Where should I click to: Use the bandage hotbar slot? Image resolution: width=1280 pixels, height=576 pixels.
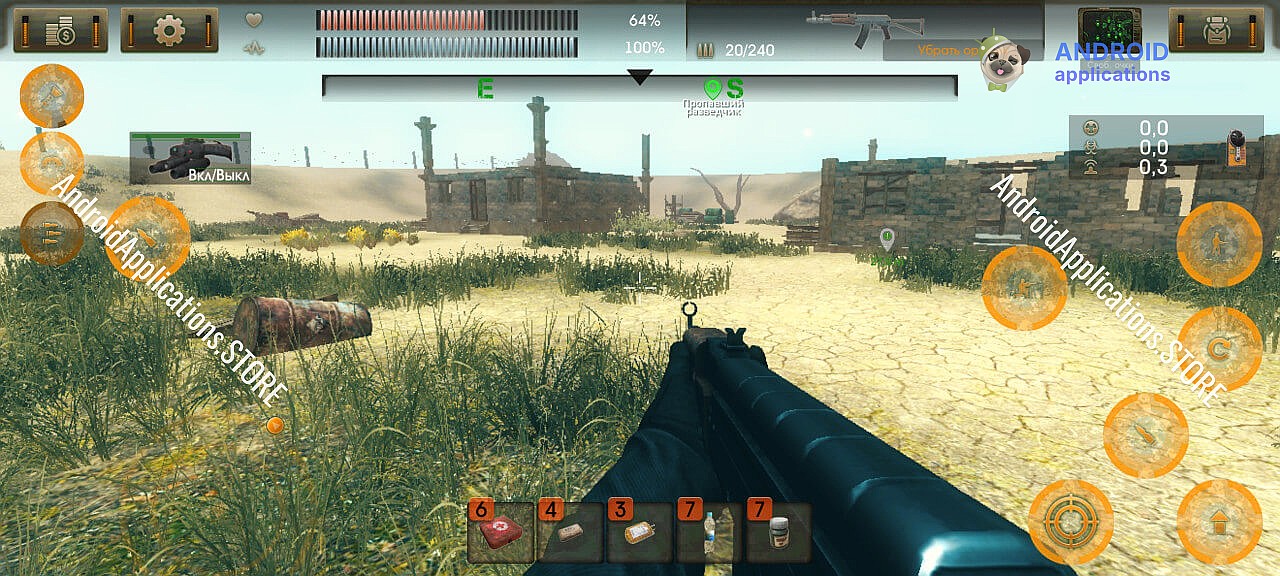[569, 532]
